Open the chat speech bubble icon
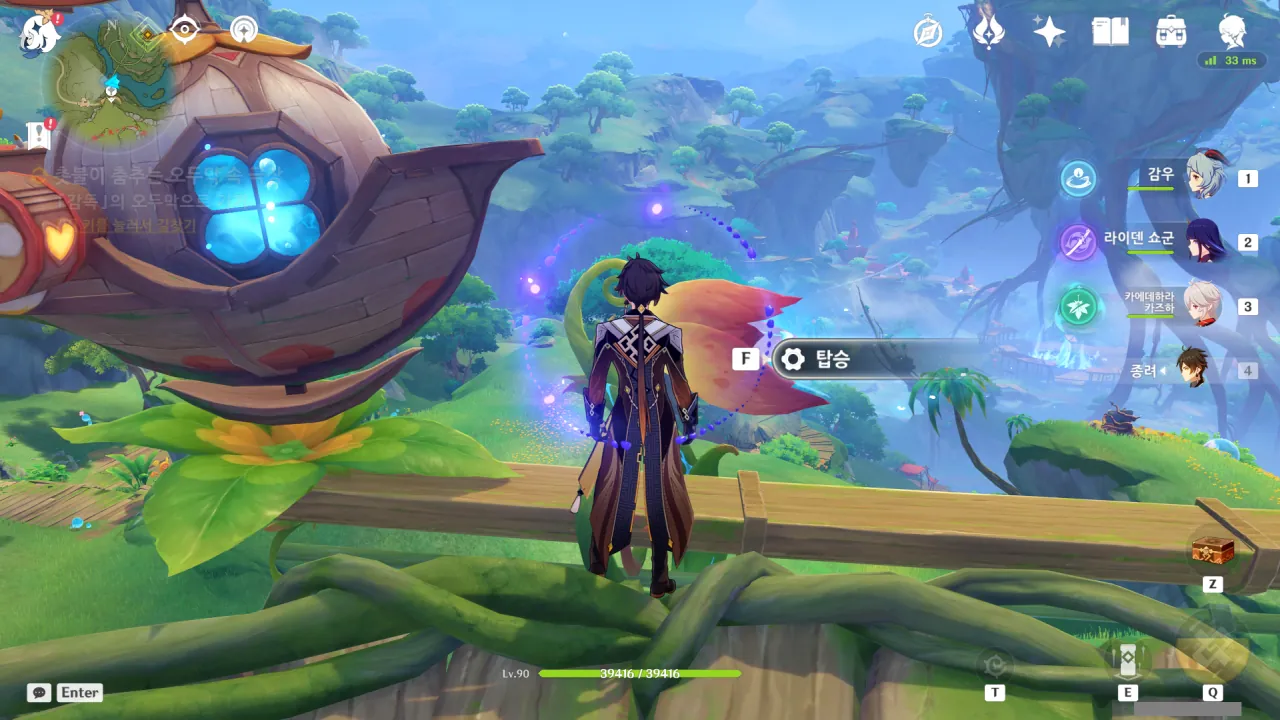Screen dimensions: 1280x720 (39, 692)
